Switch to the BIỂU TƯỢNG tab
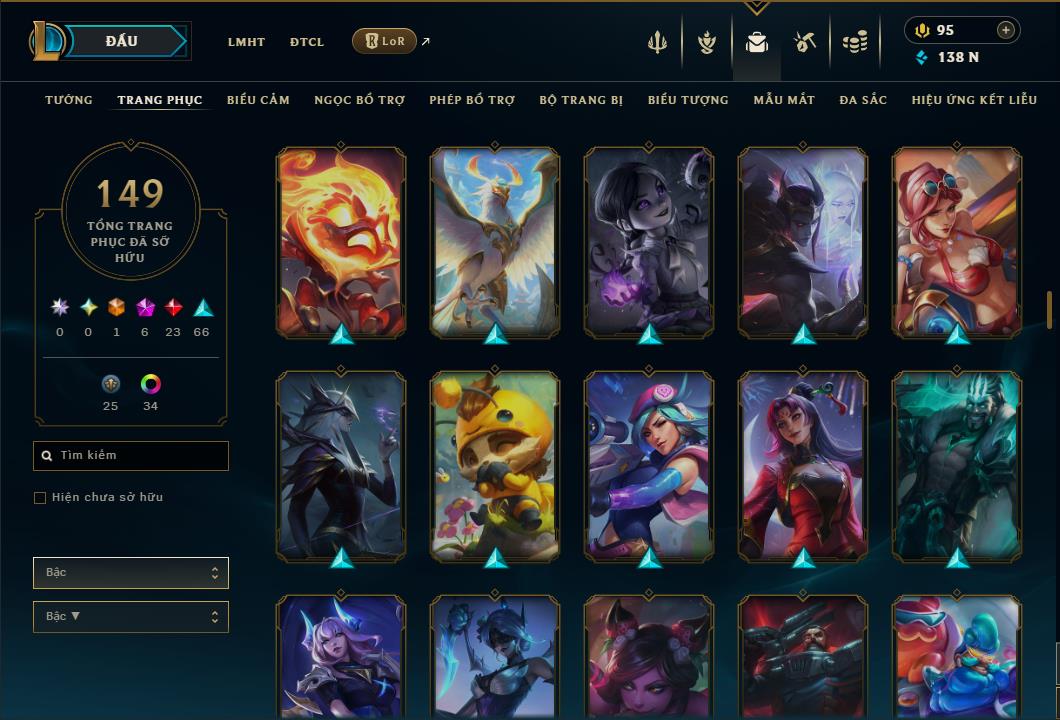 point(688,100)
